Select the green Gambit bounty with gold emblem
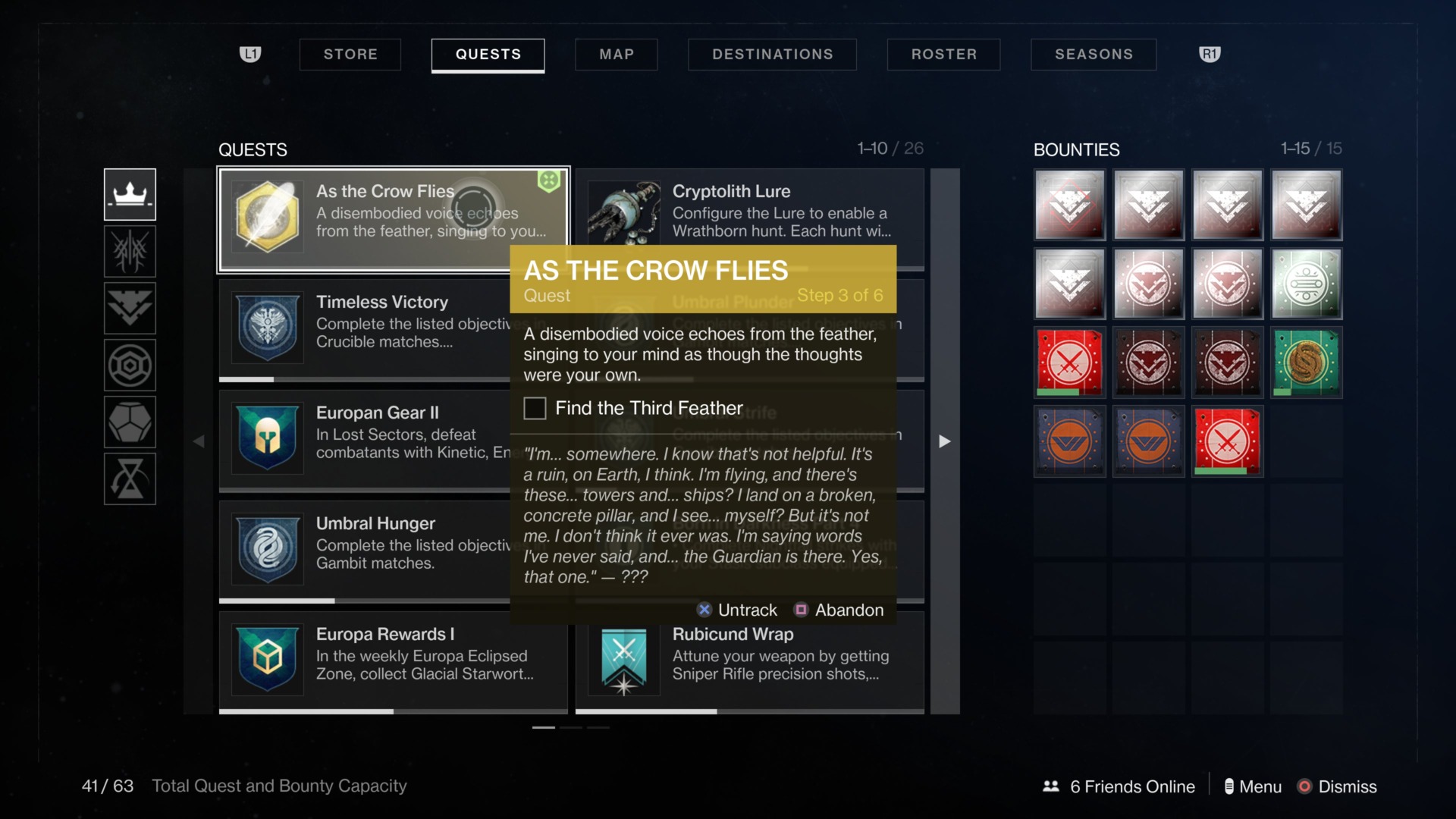The width and height of the screenshot is (1456, 819). 1306,362
